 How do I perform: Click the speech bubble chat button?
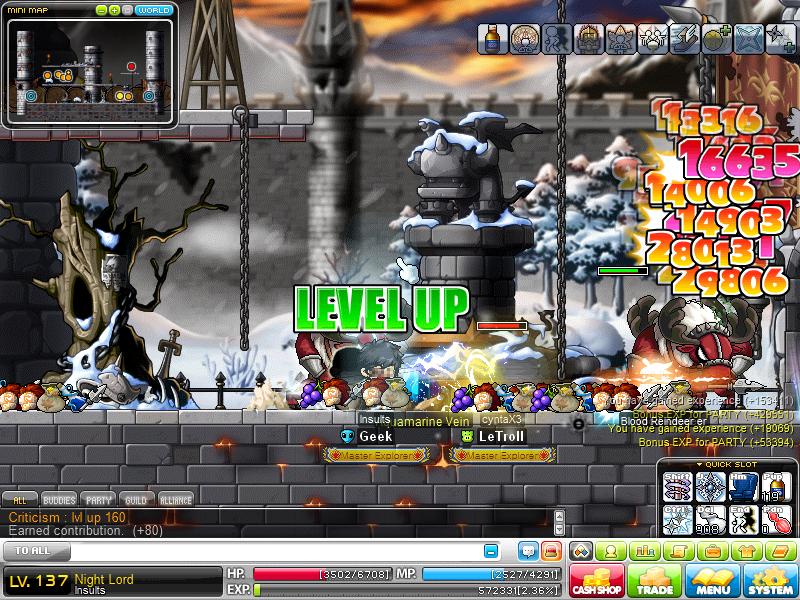click(x=527, y=551)
